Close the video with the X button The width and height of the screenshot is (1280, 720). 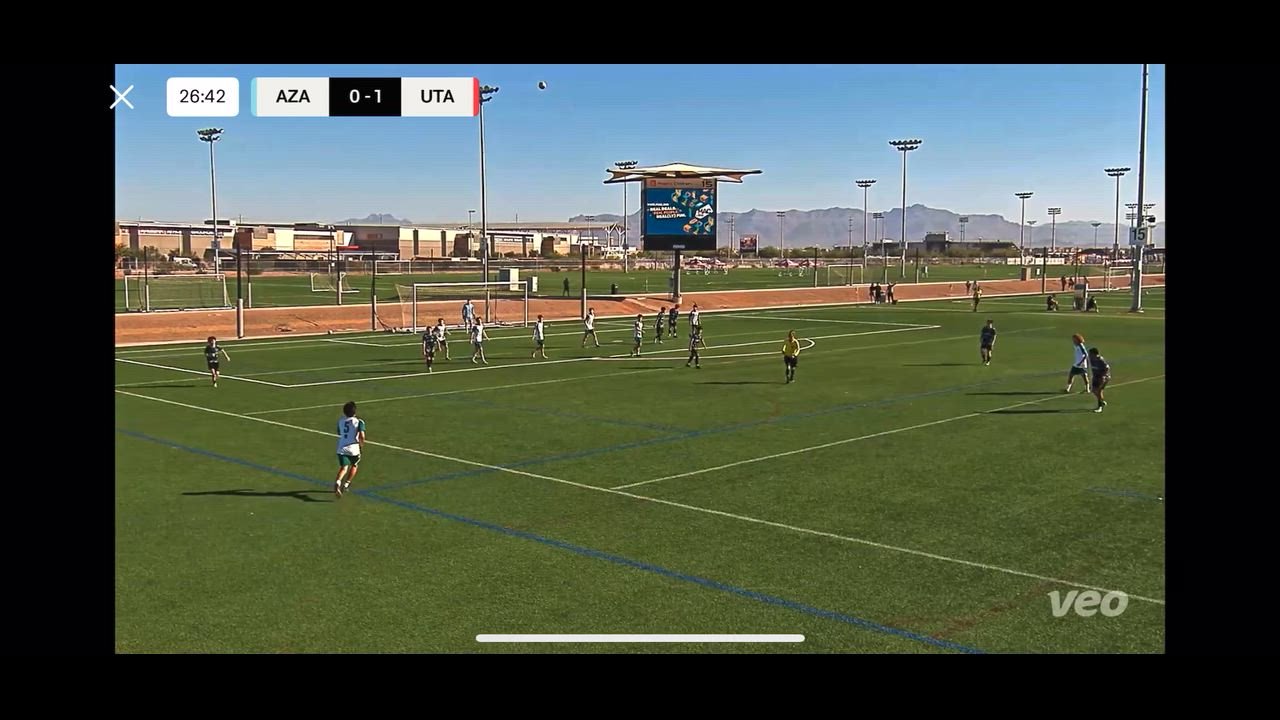coord(122,97)
